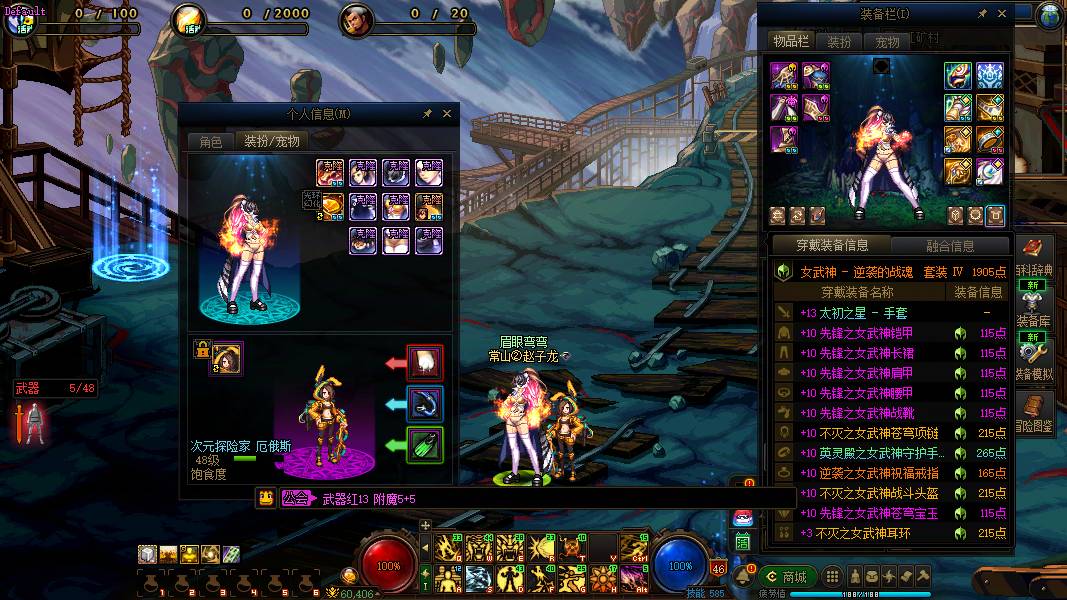1067x600 pixels.
Task: Switch to the 融合信息 tab
Action: tap(950, 245)
